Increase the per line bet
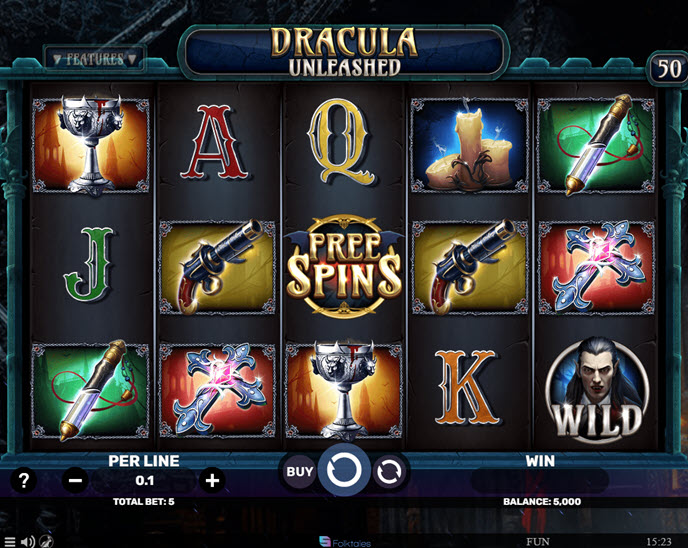The height and width of the screenshot is (548, 688). pyautogui.click(x=212, y=480)
